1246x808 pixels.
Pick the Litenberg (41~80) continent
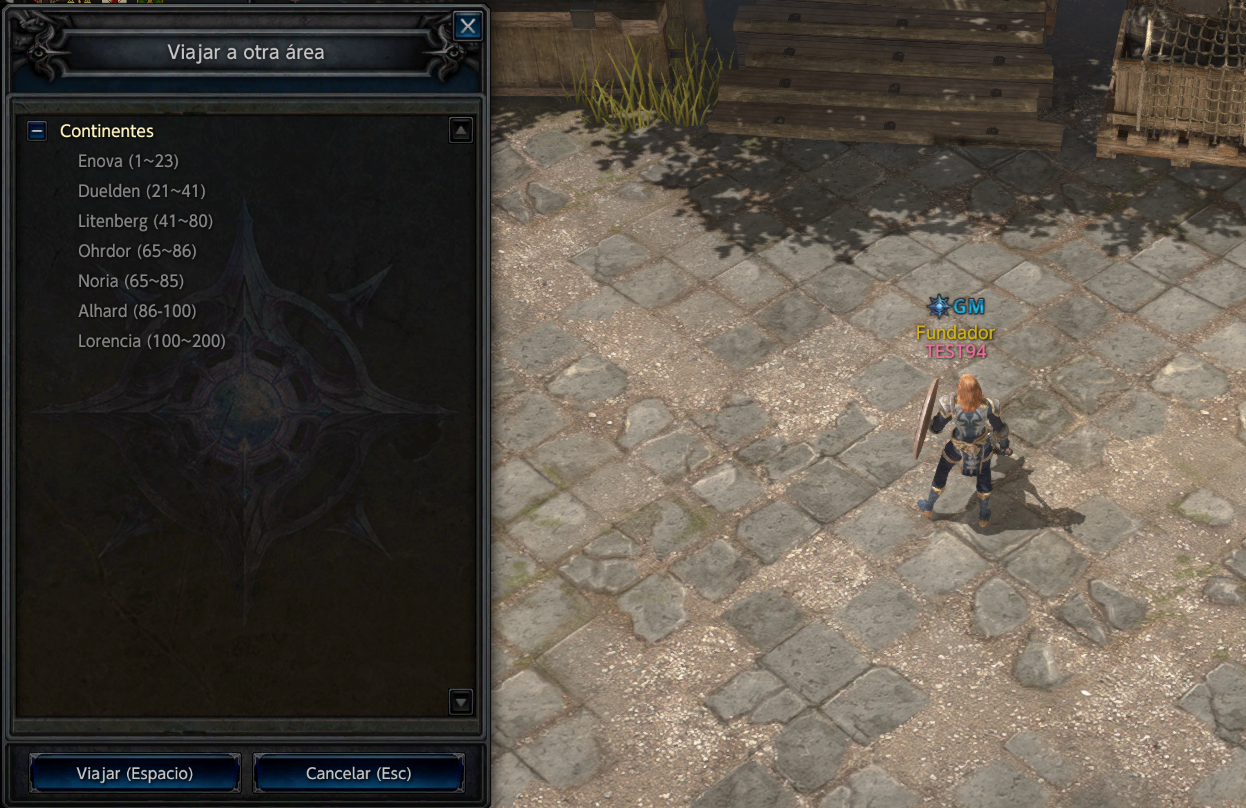pos(145,221)
